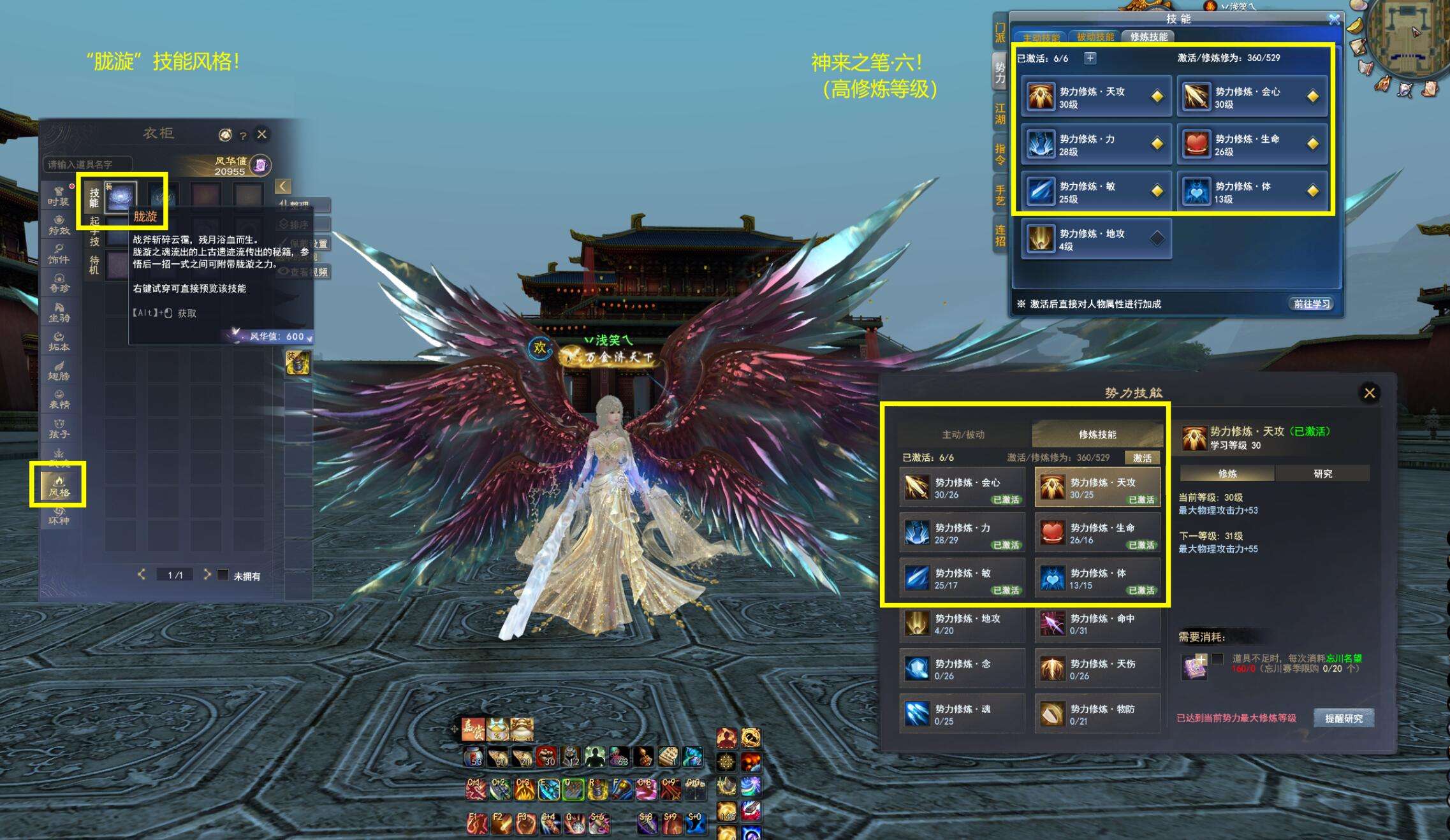The height and width of the screenshot is (840, 1450).
Task: Choose the 势力修炼·物防 skill row
Action: point(1097,714)
